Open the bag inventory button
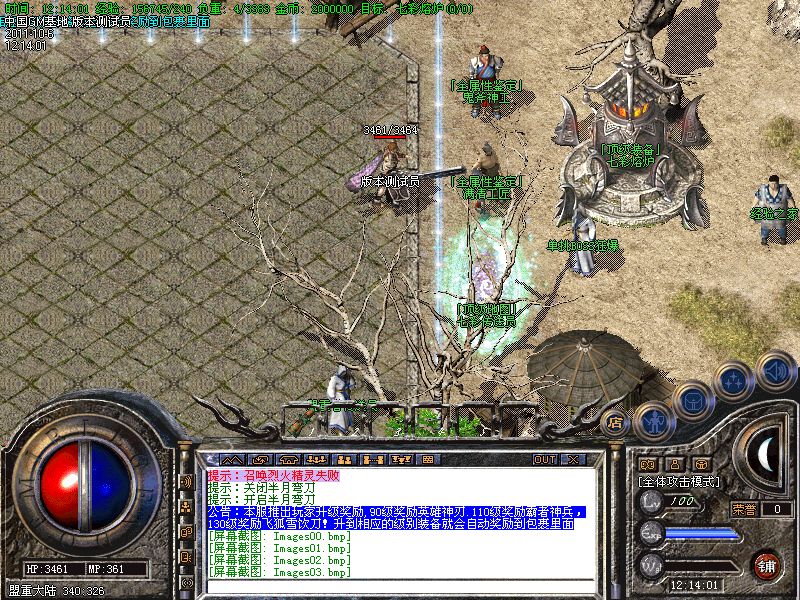800x600 pixels. click(x=694, y=402)
